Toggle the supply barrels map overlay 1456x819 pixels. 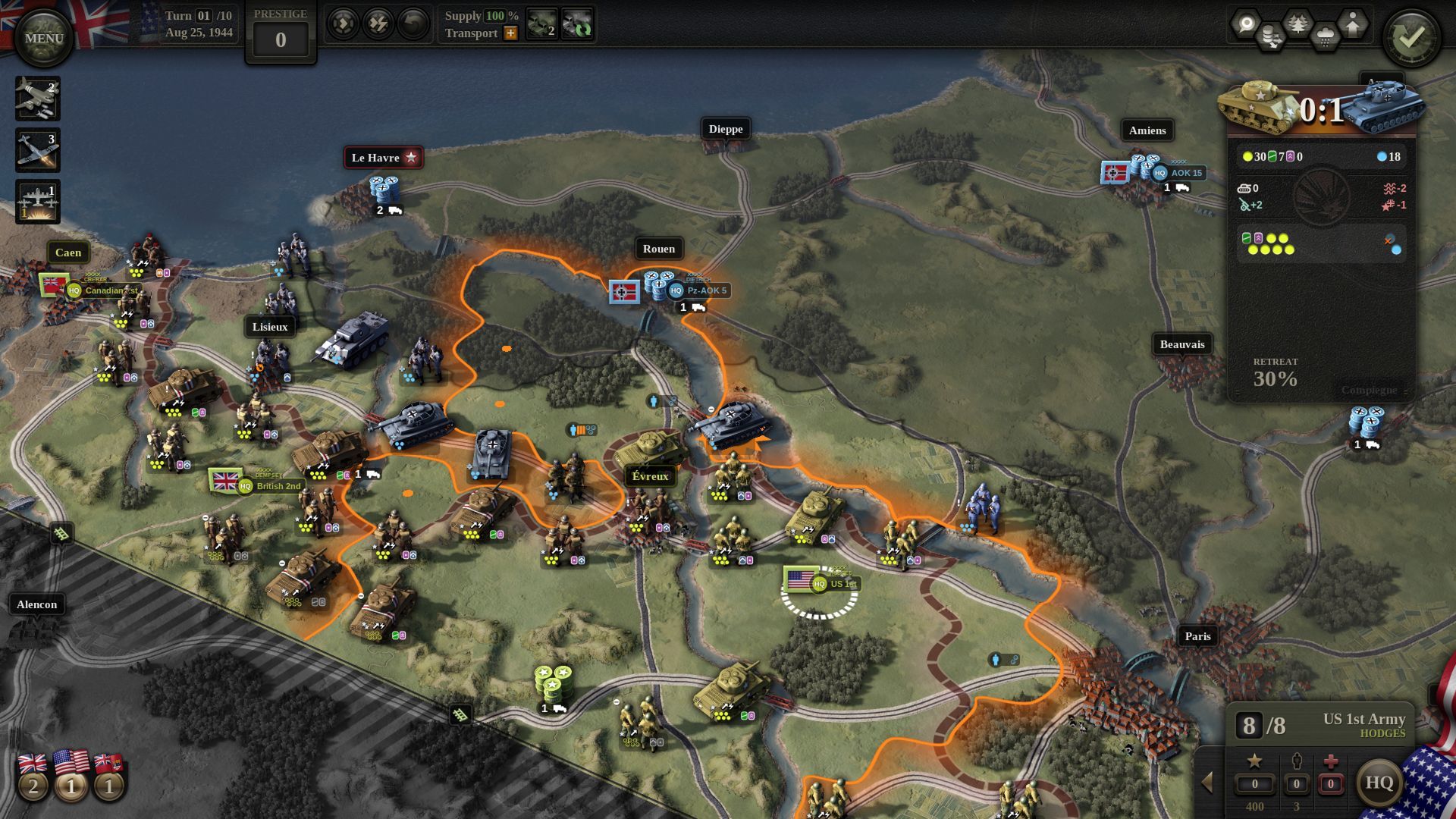[1272, 36]
